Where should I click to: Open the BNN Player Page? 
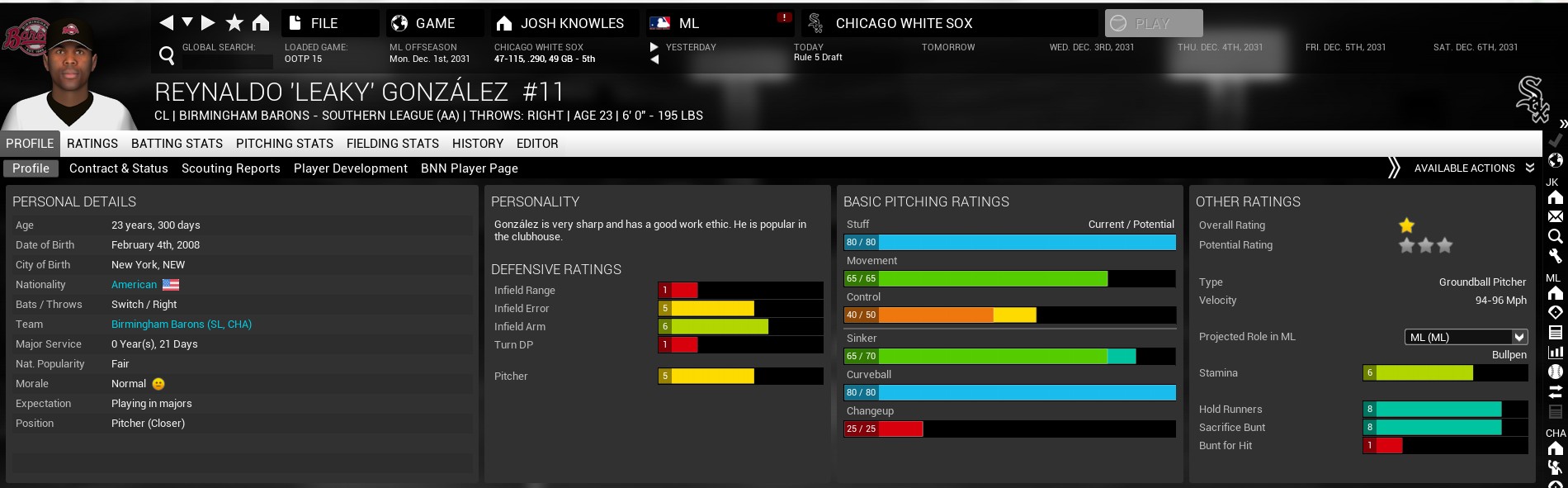tap(470, 168)
